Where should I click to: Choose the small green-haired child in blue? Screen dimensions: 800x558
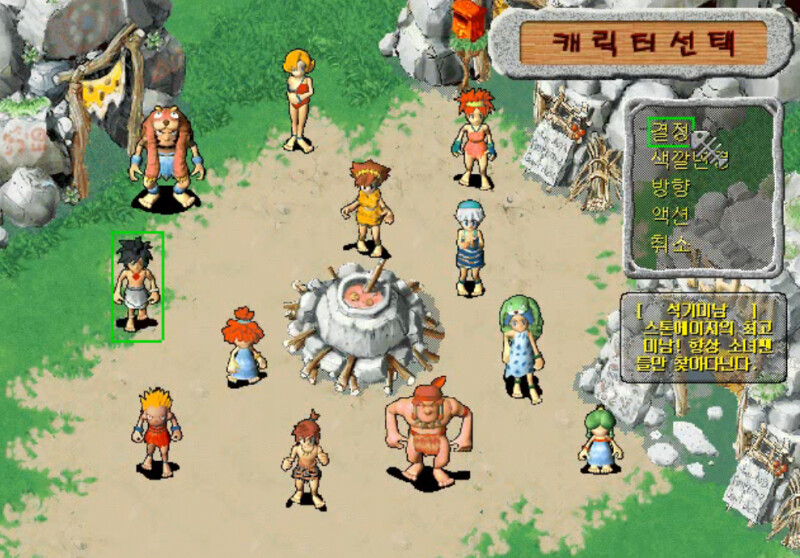pyautogui.click(x=600, y=437)
